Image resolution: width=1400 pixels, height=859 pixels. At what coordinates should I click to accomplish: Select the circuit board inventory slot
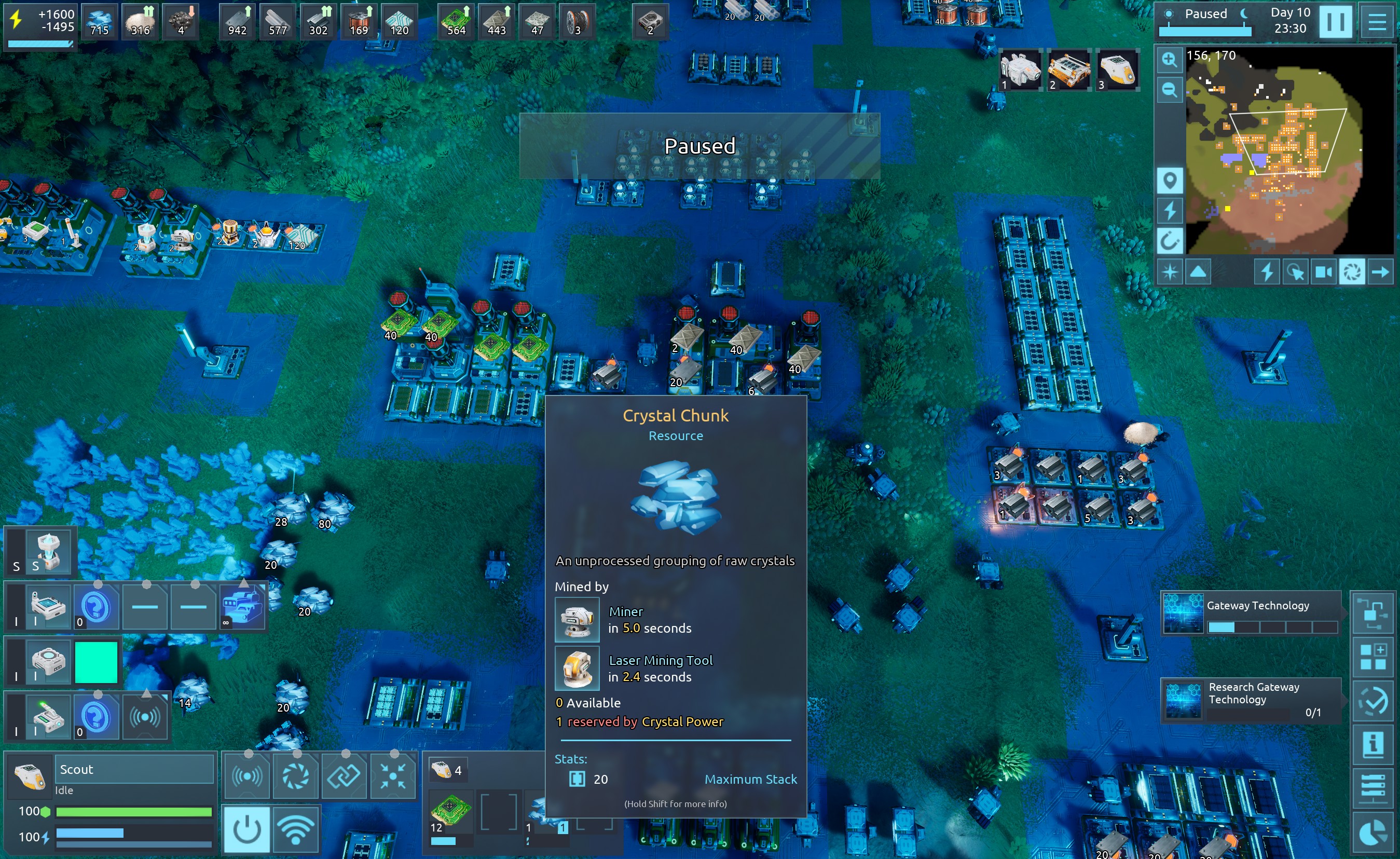450,811
